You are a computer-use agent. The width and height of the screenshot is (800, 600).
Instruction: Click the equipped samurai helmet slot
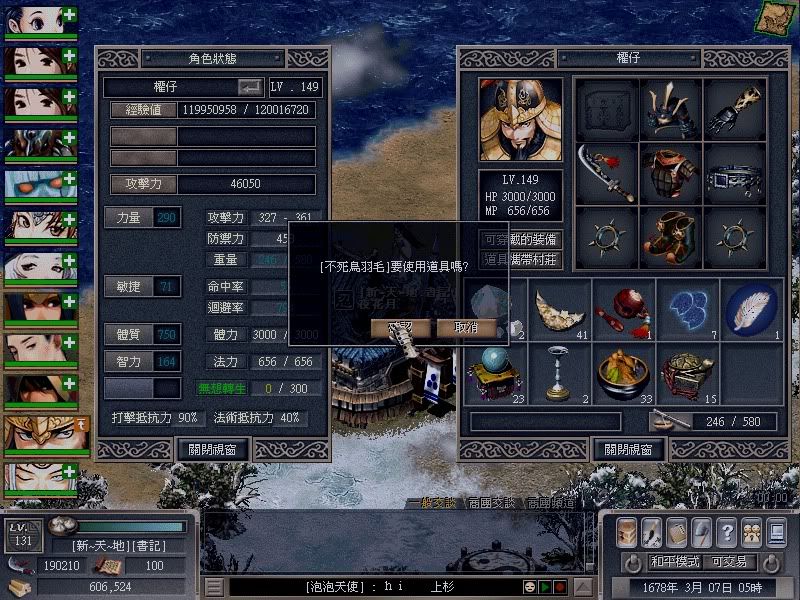point(671,109)
